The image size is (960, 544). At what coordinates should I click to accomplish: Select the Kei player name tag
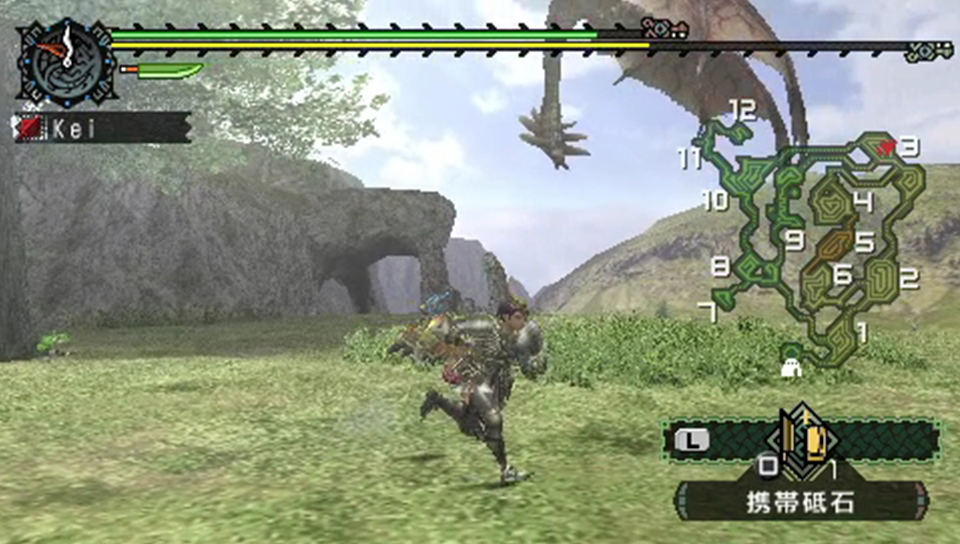[103, 127]
